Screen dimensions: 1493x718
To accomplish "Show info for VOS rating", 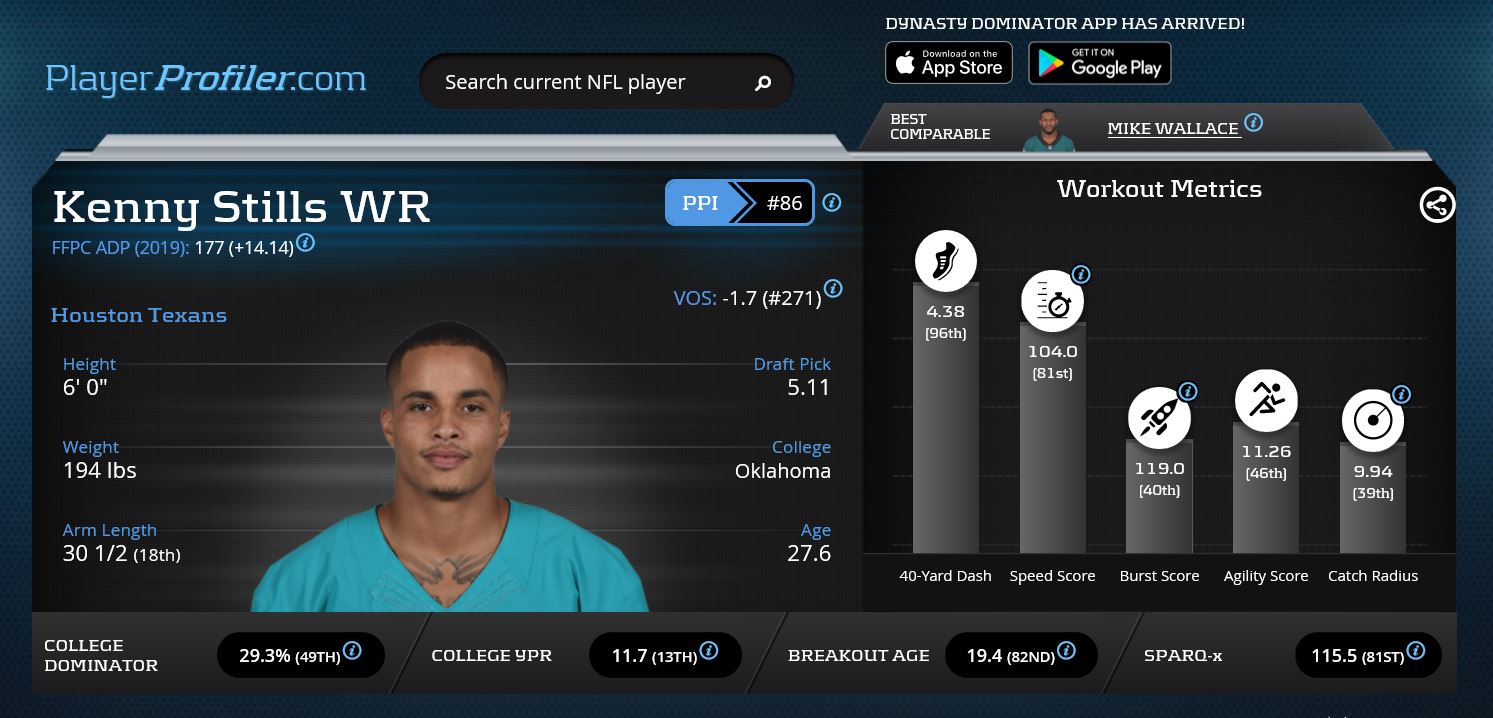I will pyautogui.click(x=832, y=289).
